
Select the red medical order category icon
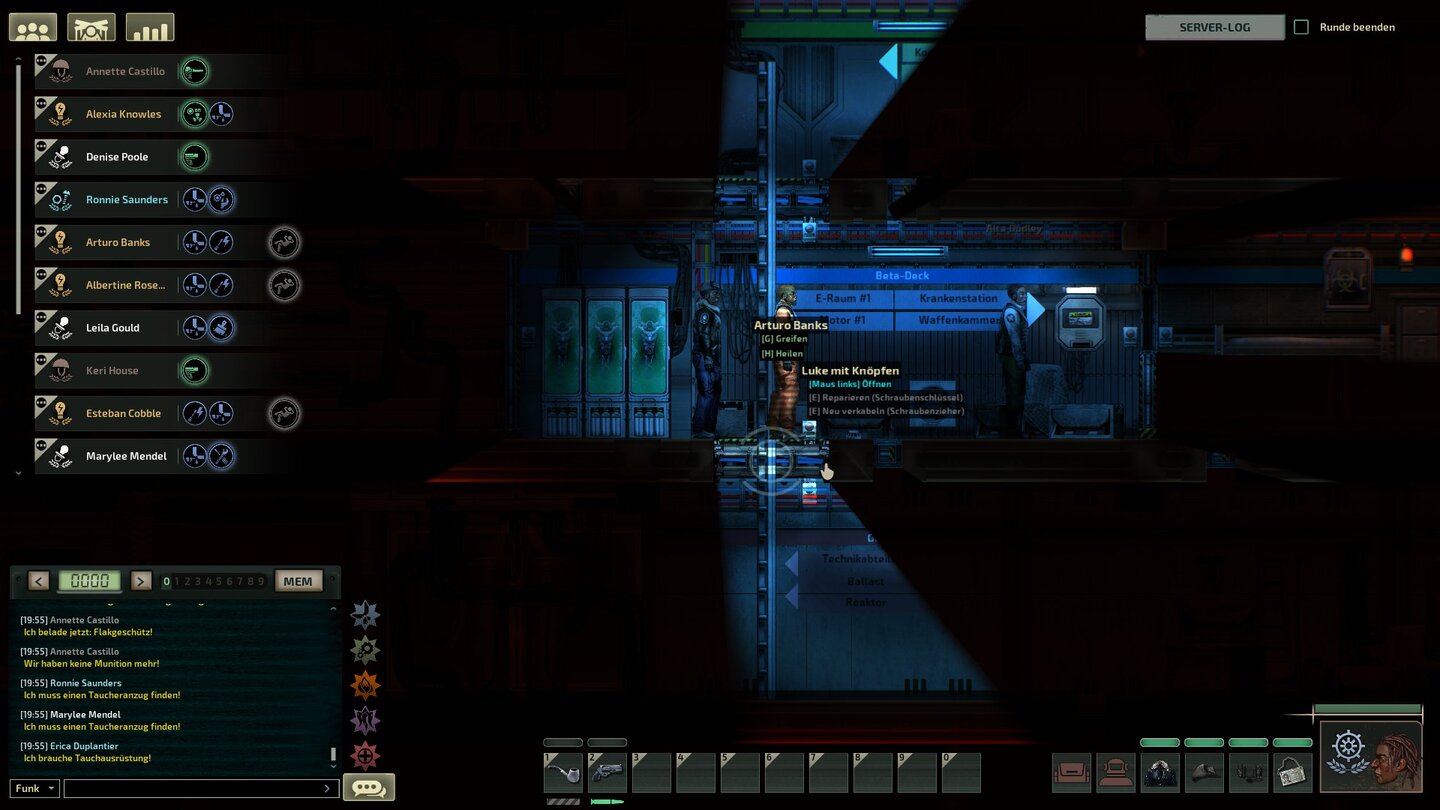pyautogui.click(x=365, y=755)
